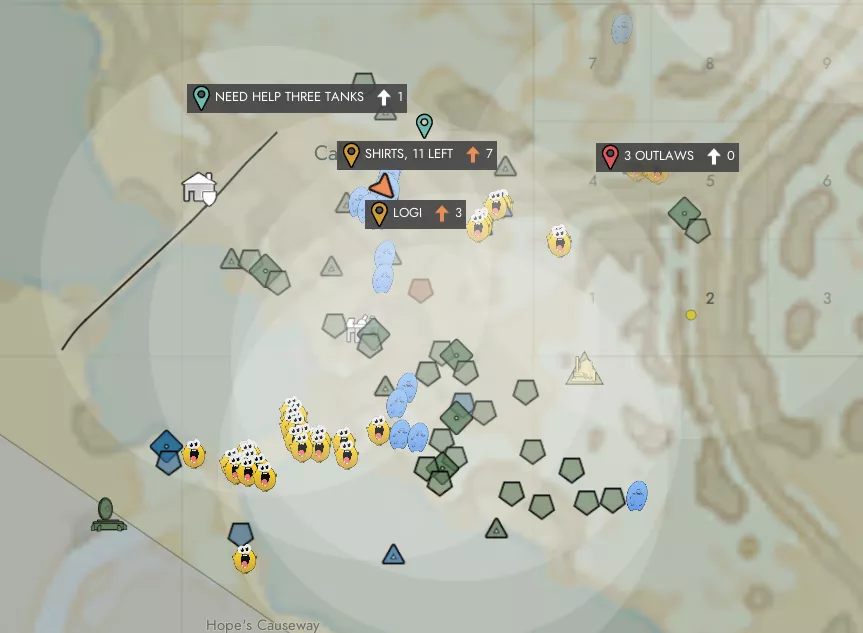This screenshot has height=633, width=863.
Task: Click the unlabeled teal map pin
Action: pos(424,125)
